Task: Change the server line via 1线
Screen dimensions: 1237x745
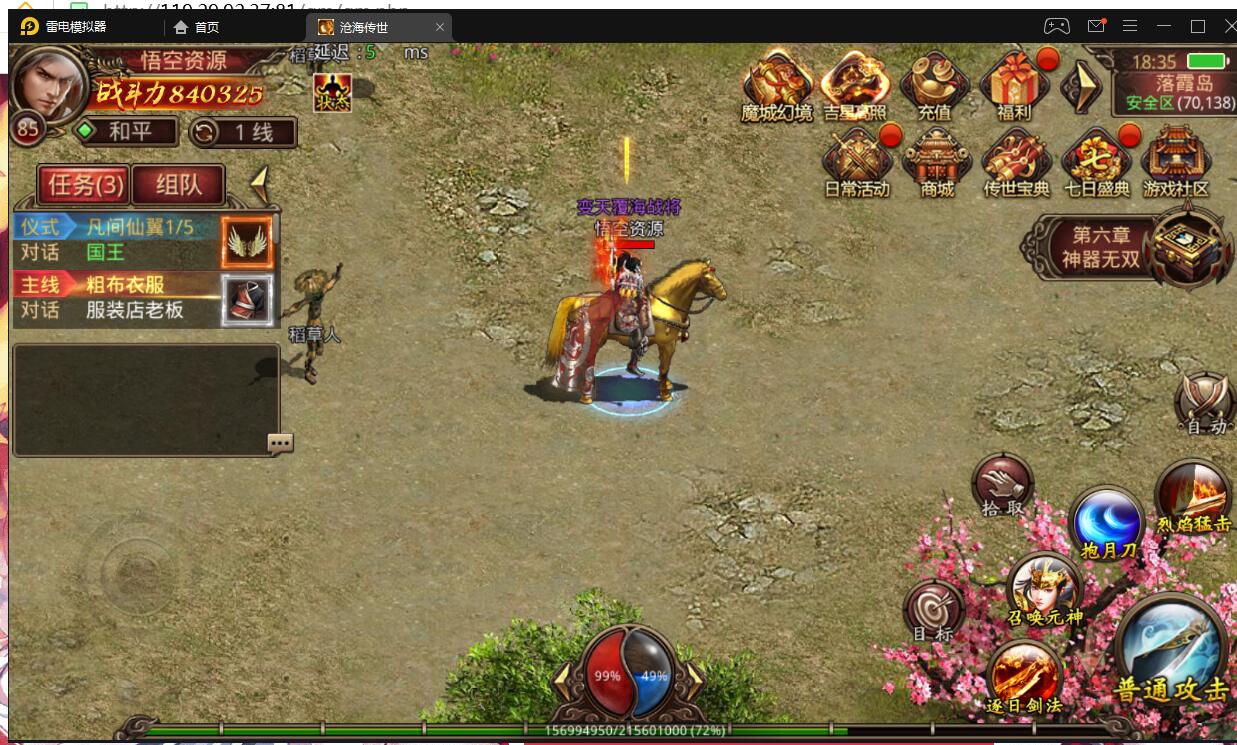Action: tap(243, 131)
